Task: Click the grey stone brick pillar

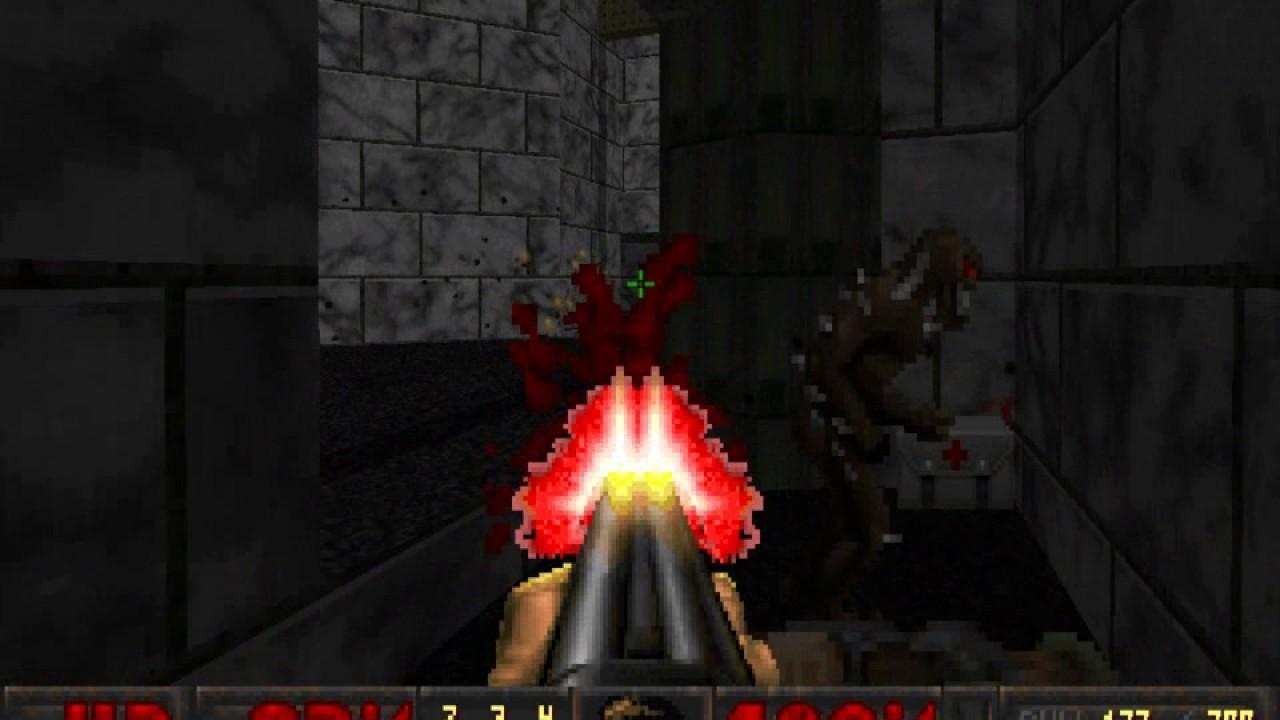Action: pyautogui.click(x=430, y=180)
